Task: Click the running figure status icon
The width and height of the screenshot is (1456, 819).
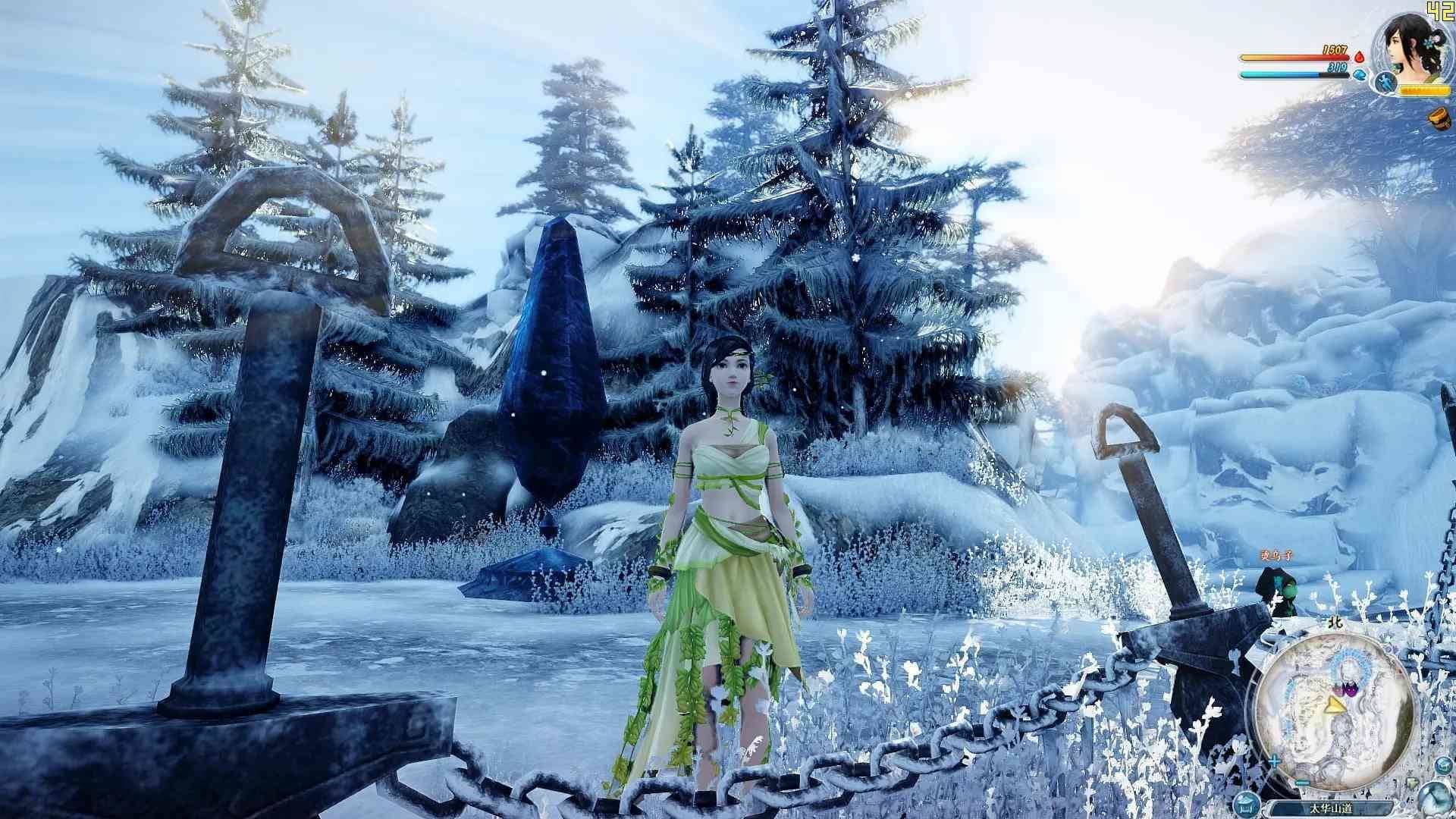Action: tap(1385, 82)
